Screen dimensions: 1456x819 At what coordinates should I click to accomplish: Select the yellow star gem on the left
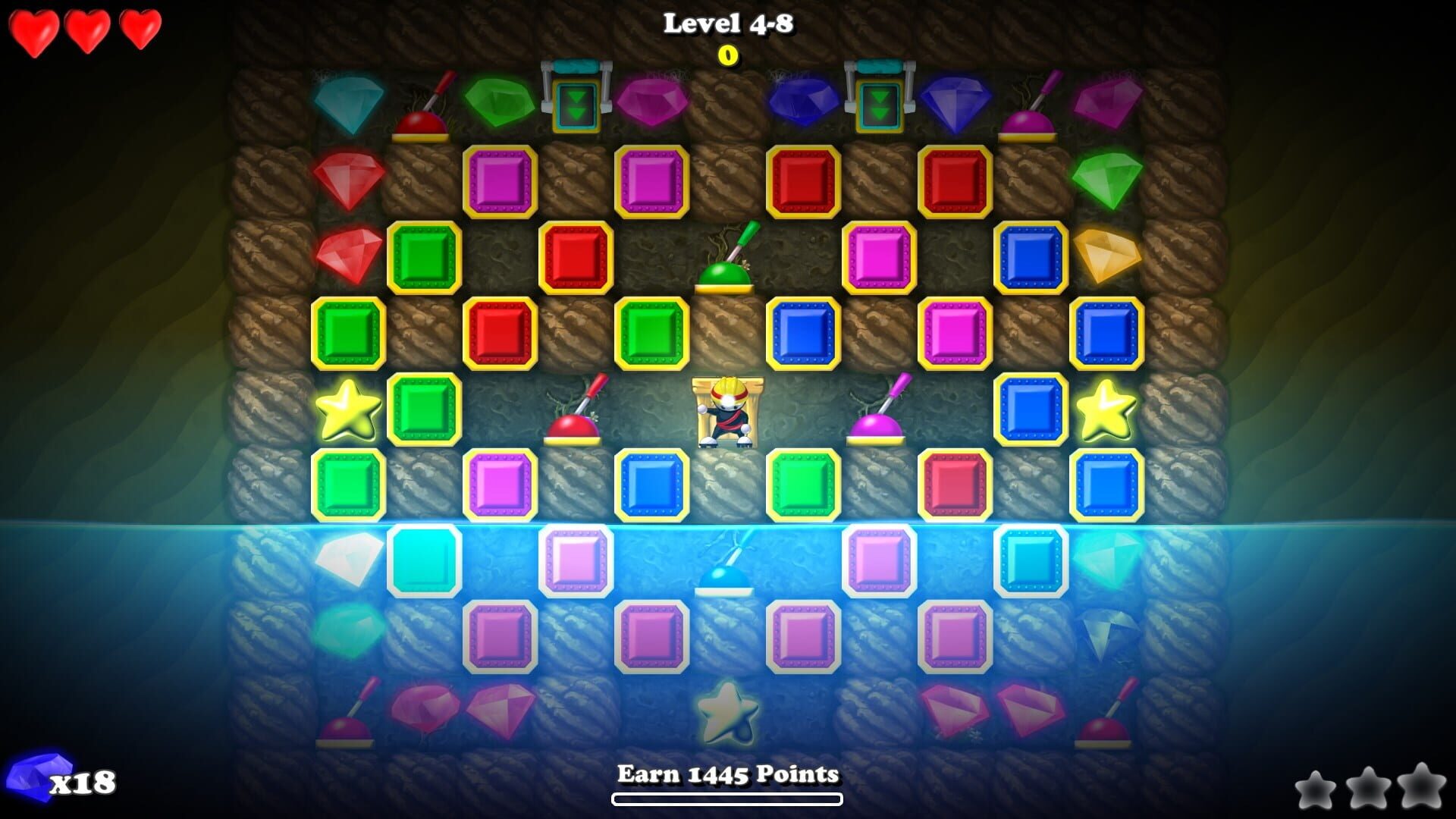tap(349, 409)
